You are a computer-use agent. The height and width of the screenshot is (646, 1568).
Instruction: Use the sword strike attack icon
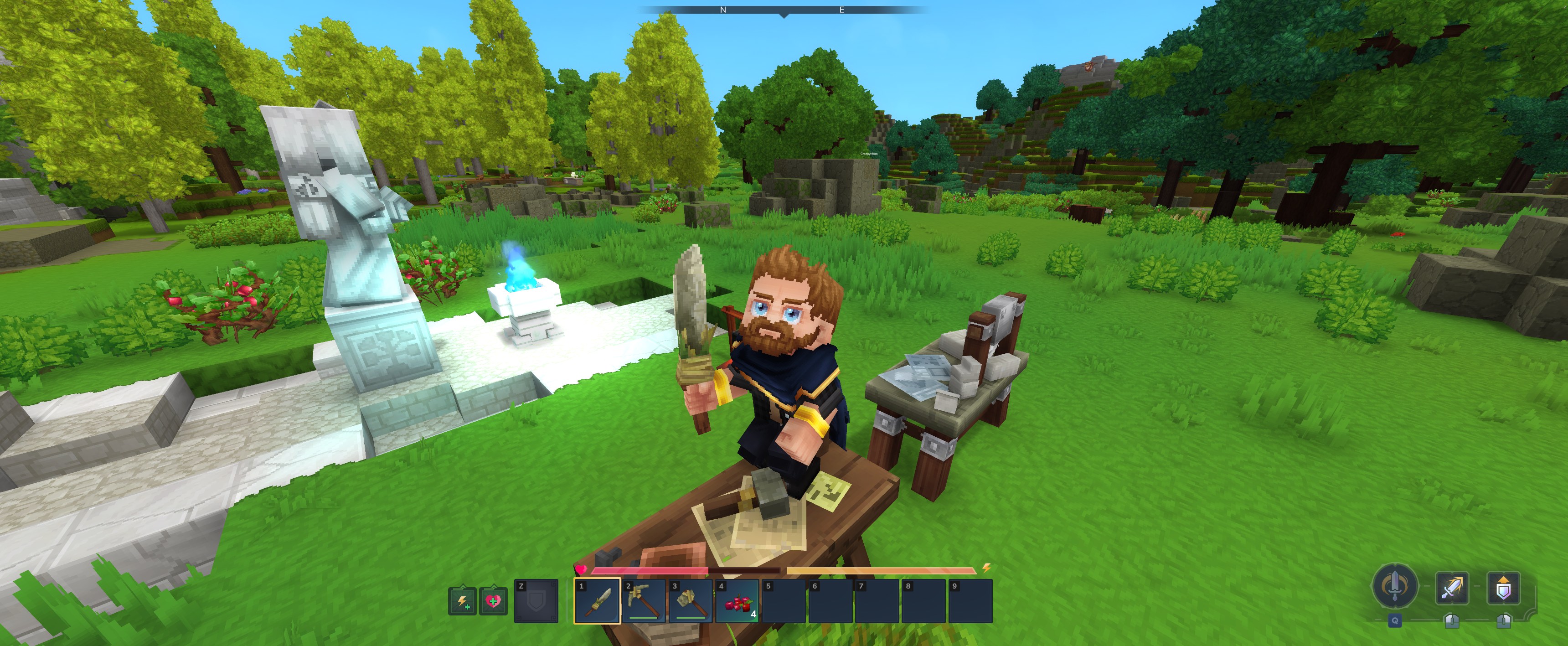click(1452, 588)
